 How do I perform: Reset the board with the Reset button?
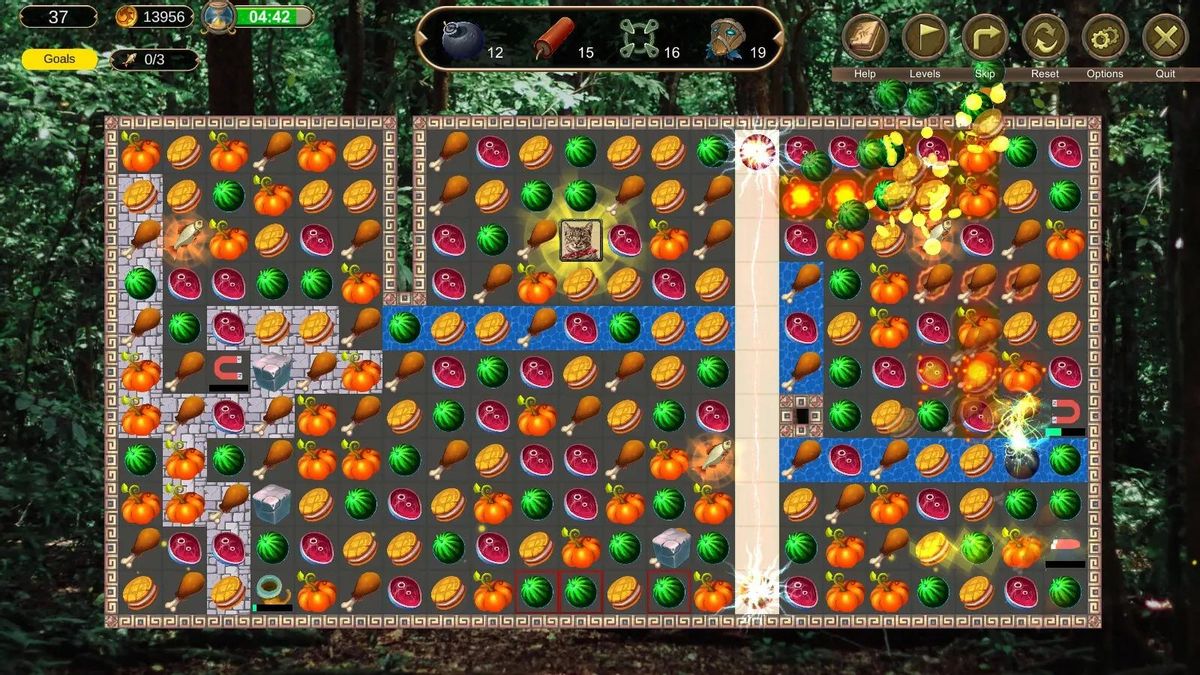click(1045, 39)
